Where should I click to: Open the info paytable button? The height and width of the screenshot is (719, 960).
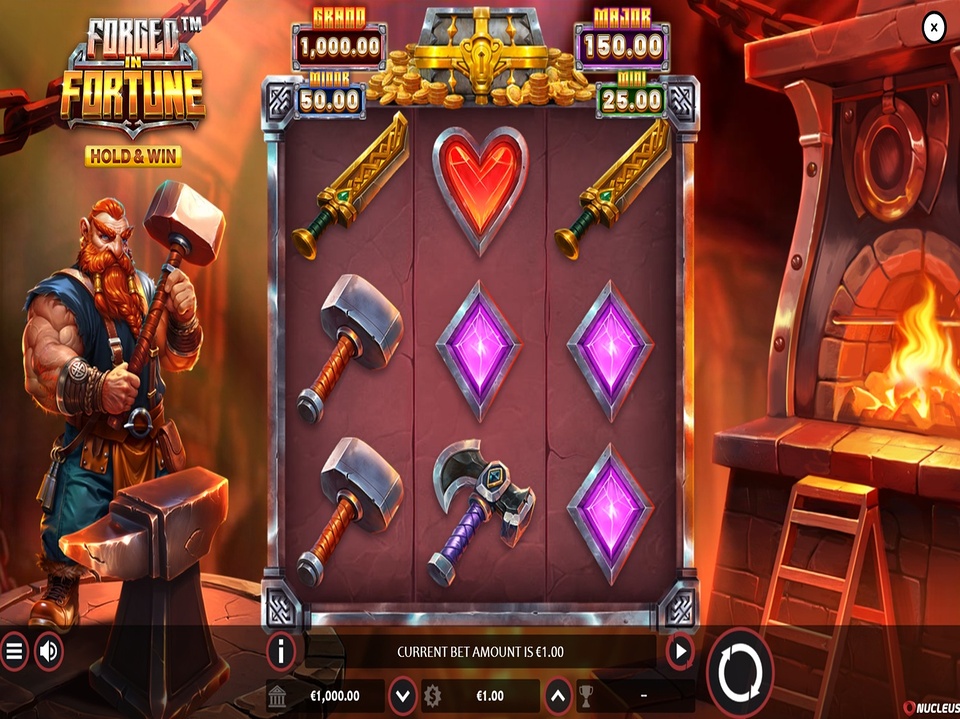point(281,652)
